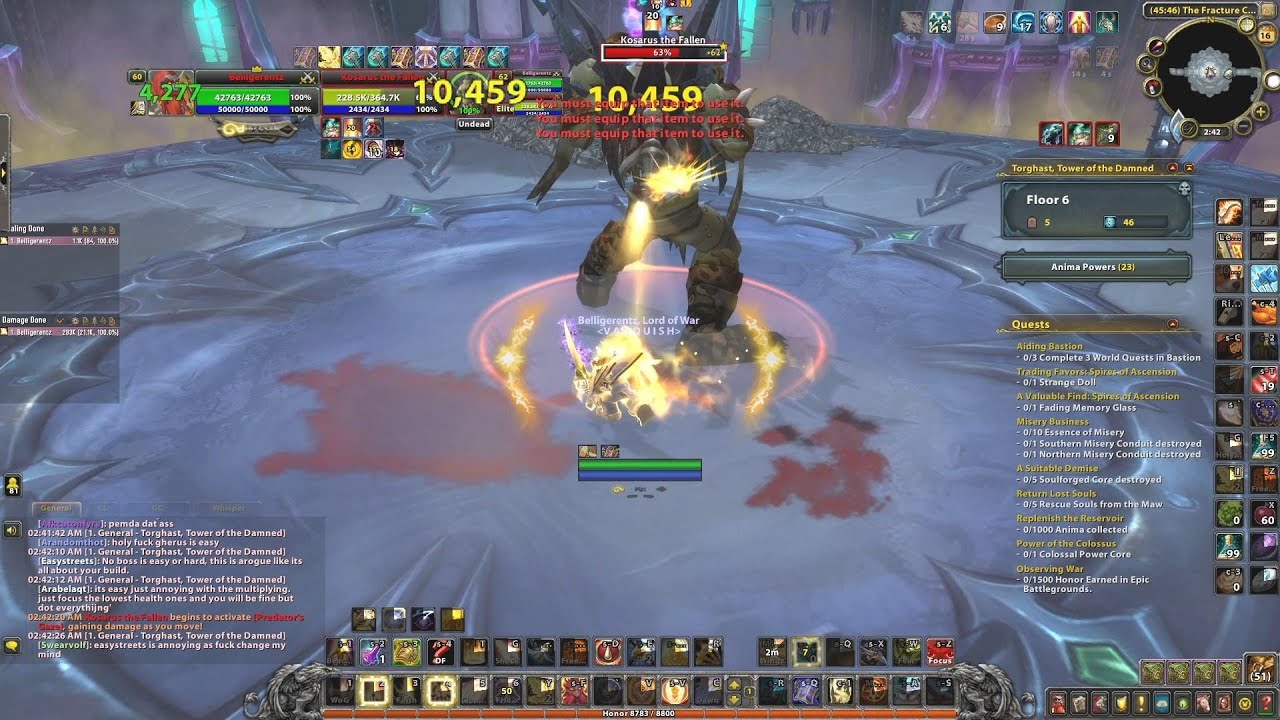
Task: Toggle the chat bubble icon beside the chat
Action: click(12, 645)
